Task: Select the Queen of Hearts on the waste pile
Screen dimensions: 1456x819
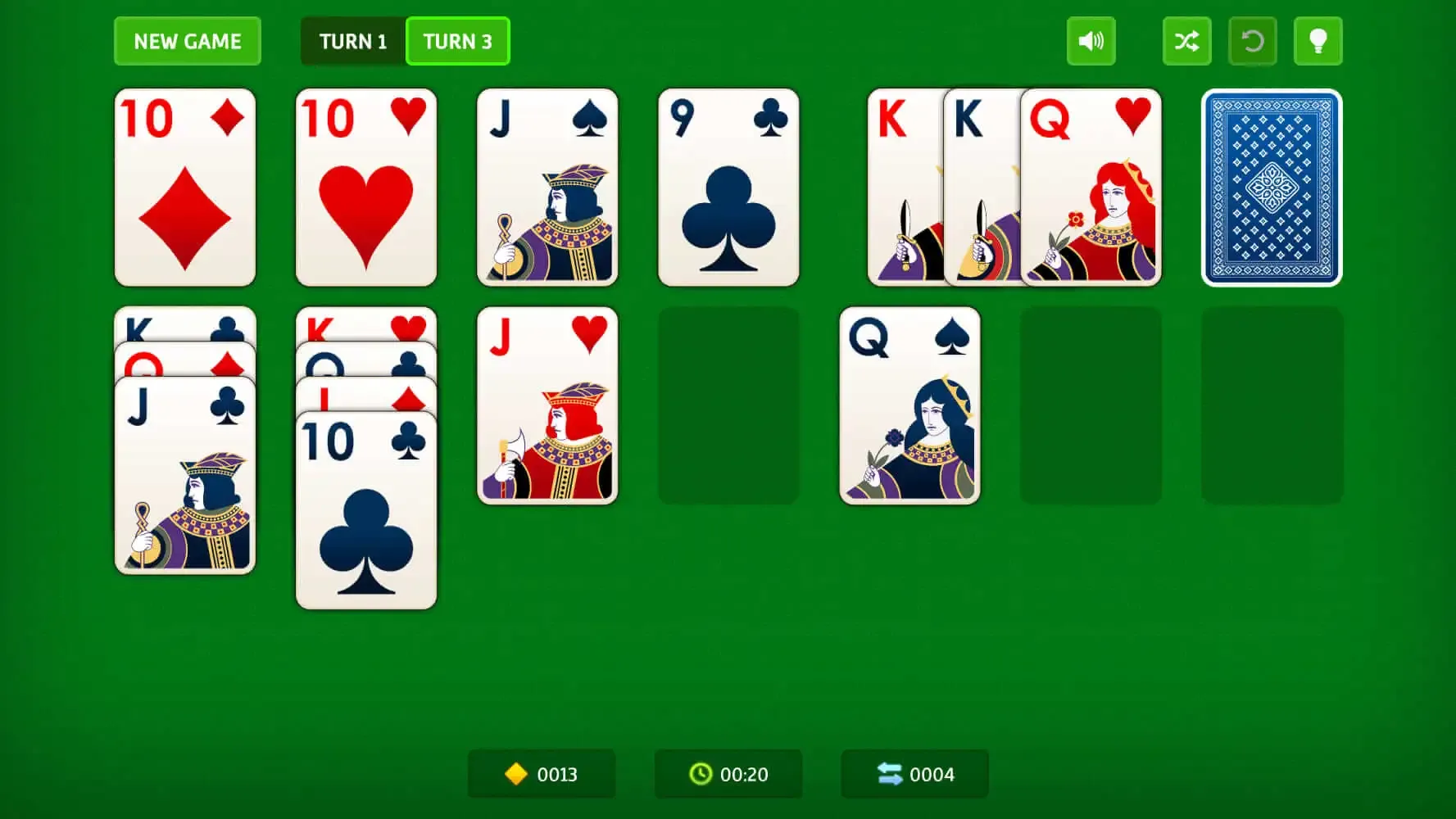Action: [x=1091, y=188]
